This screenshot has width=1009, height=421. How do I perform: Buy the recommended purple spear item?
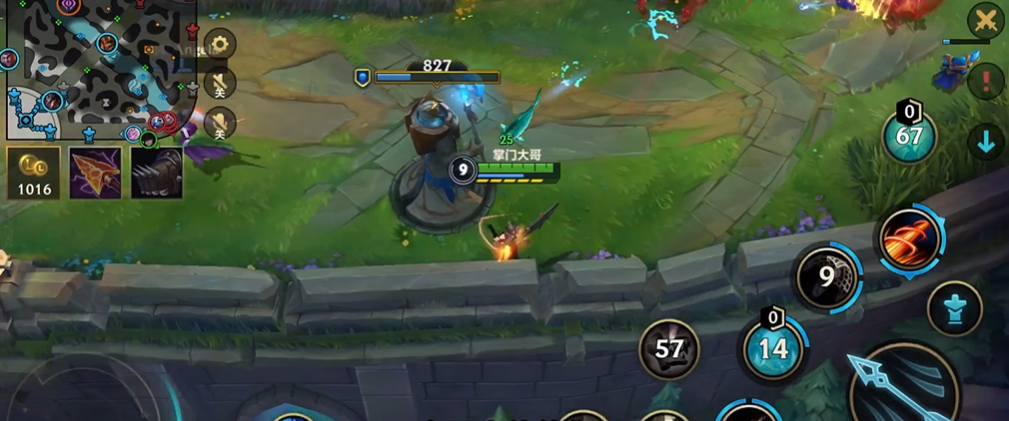click(x=95, y=172)
